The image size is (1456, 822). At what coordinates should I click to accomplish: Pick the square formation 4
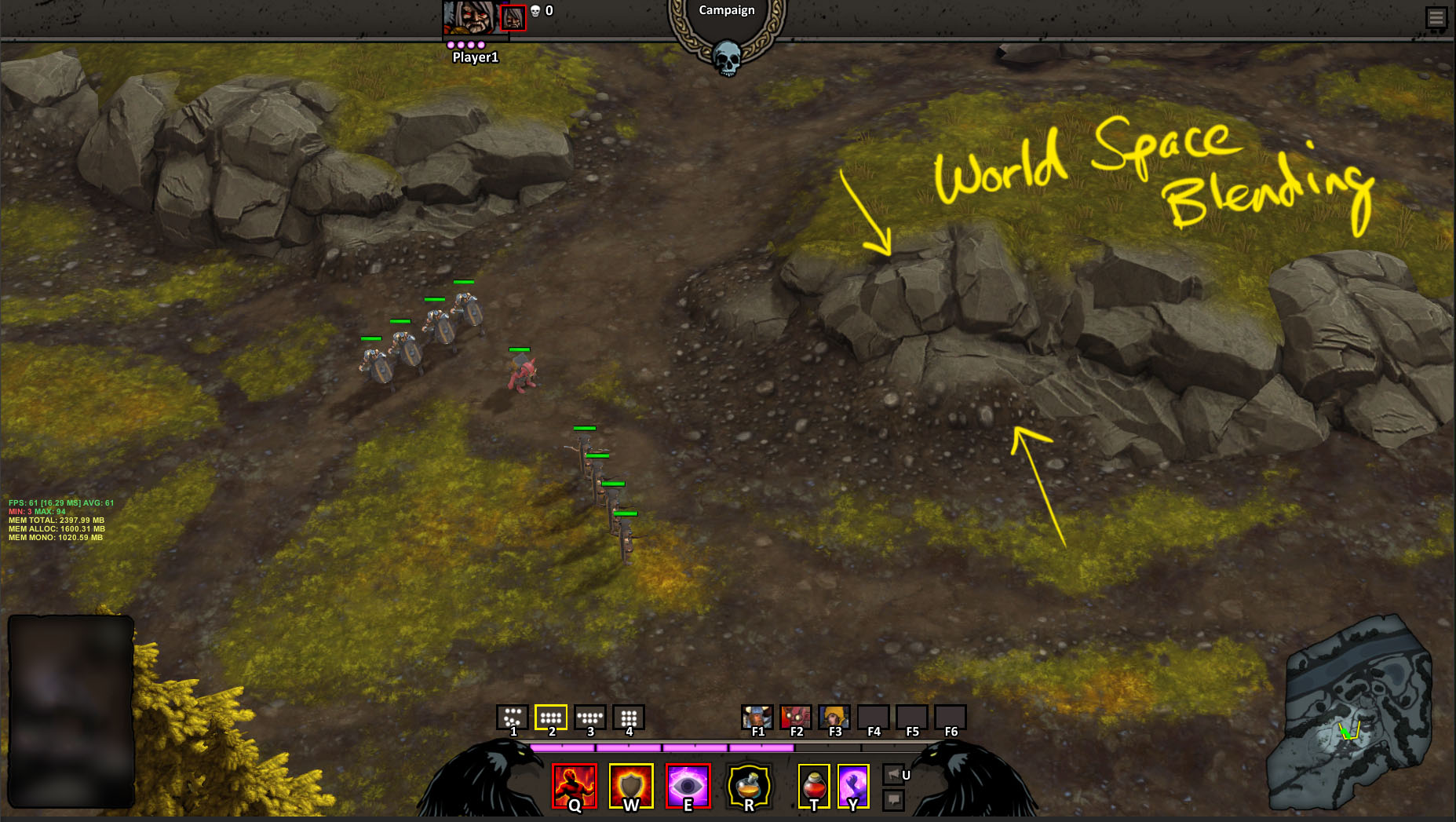click(x=629, y=718)
